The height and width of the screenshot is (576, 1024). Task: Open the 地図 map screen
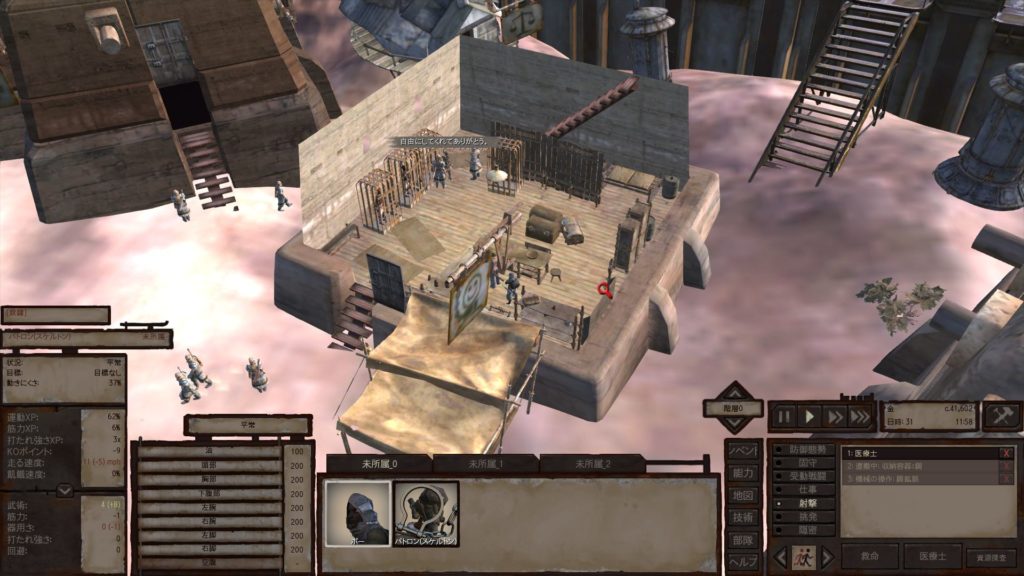[x=742, y=495]
